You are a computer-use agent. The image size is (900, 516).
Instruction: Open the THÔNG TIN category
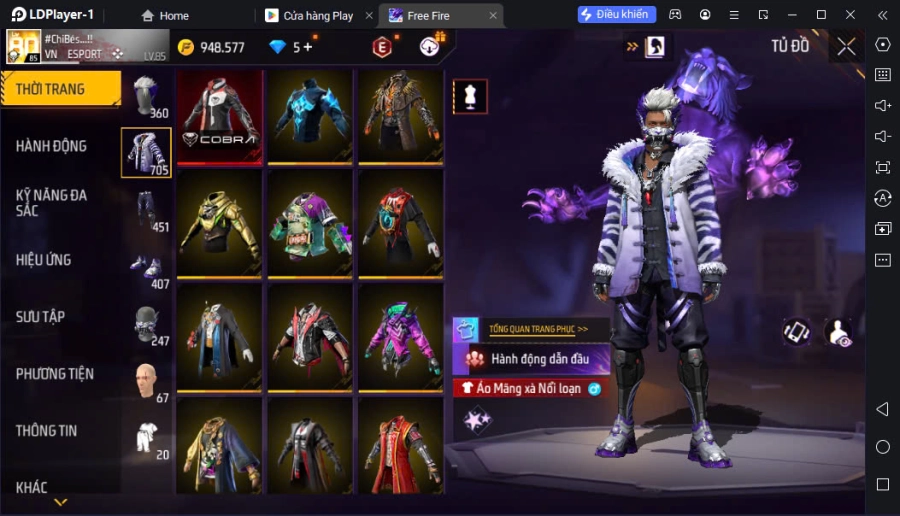[47, 431]
